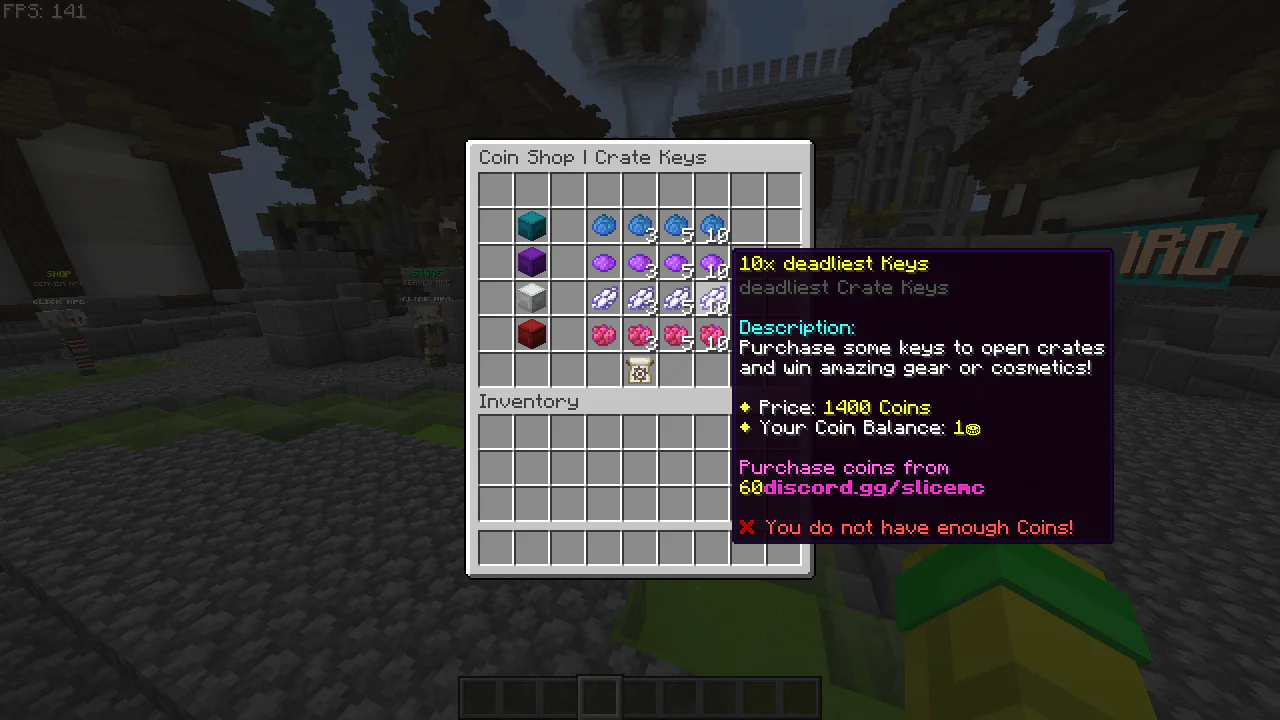This screenshot has height=720, width=1280.
Task: Select the red crate block
Action: (531, 333)
